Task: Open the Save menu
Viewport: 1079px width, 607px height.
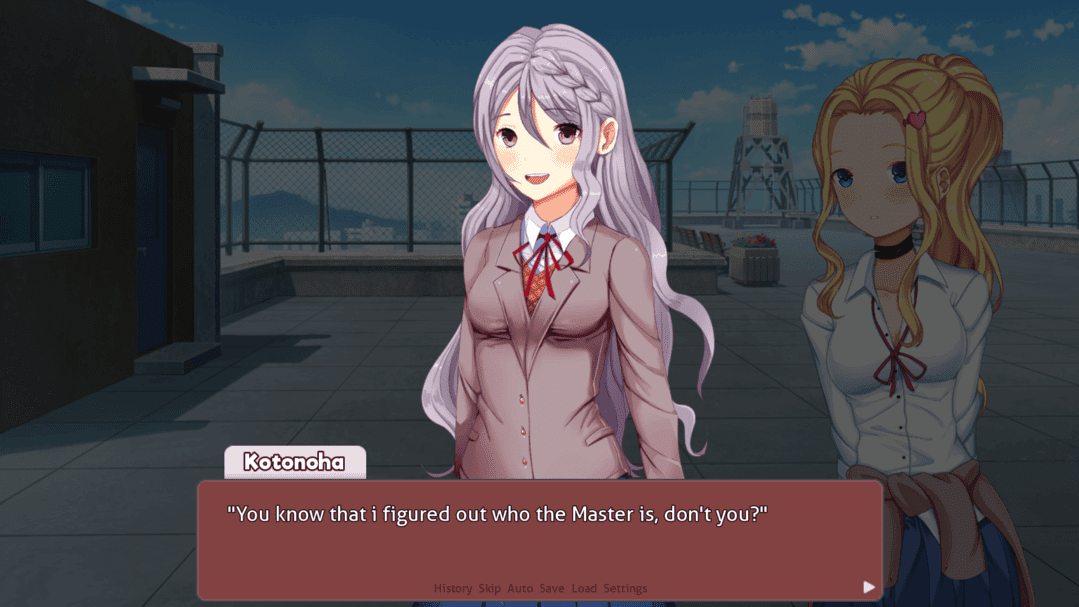Action: tap(552, 589)
